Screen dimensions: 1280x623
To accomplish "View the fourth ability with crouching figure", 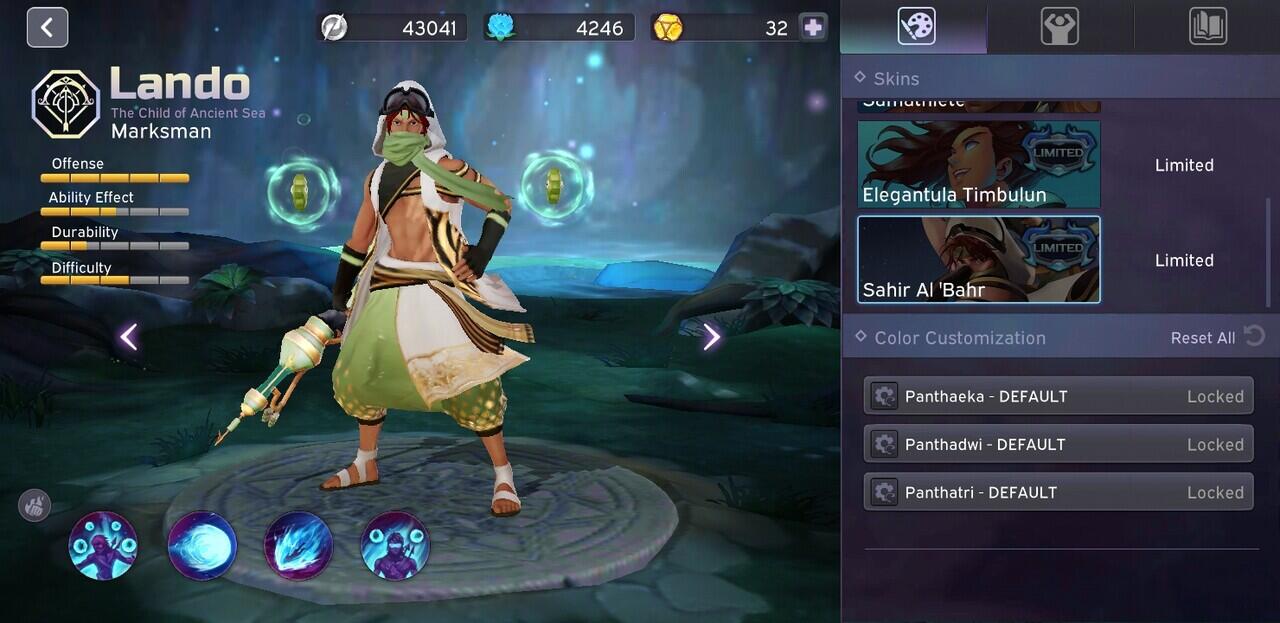I will click(x=395, y=546).
